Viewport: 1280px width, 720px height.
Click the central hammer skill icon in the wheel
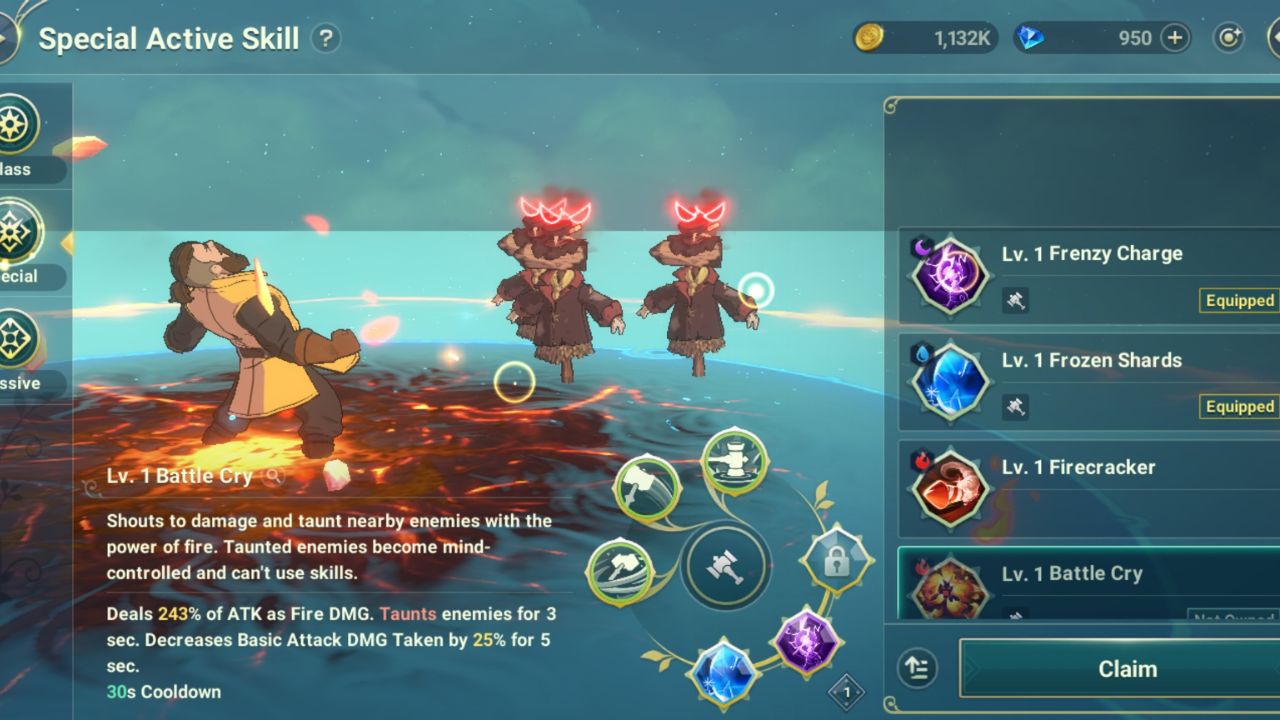[x=727, y=565]
